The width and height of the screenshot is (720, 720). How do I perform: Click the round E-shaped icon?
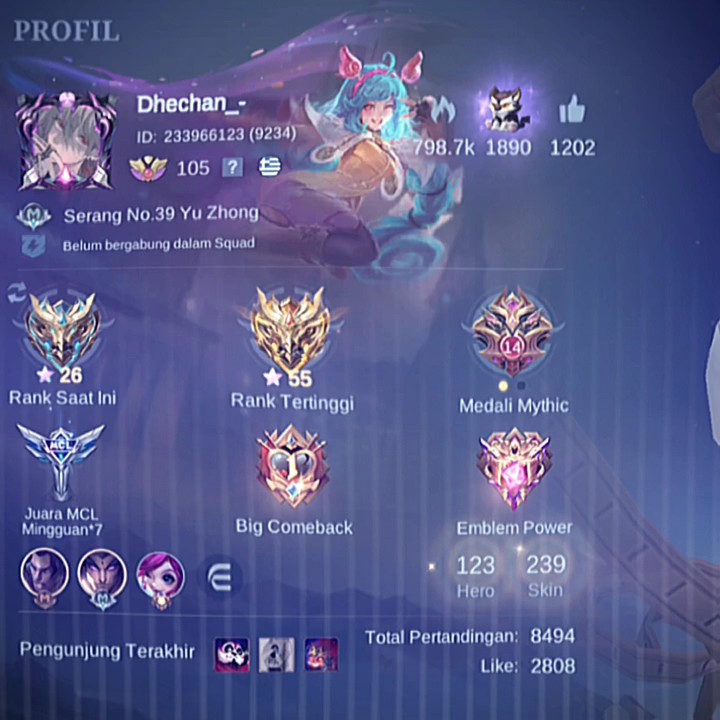pos(221,578)
